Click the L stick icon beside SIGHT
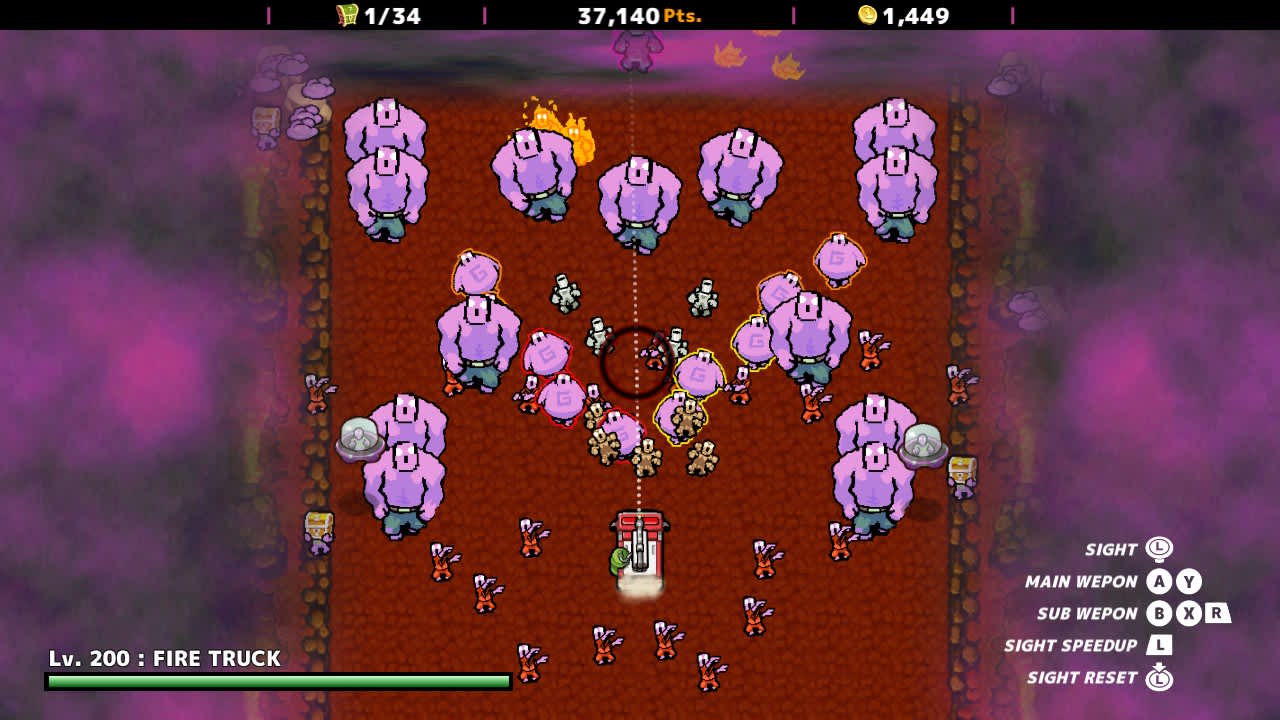The image size is (1280, 720). pyautogui.click(x=1159, y=549)
